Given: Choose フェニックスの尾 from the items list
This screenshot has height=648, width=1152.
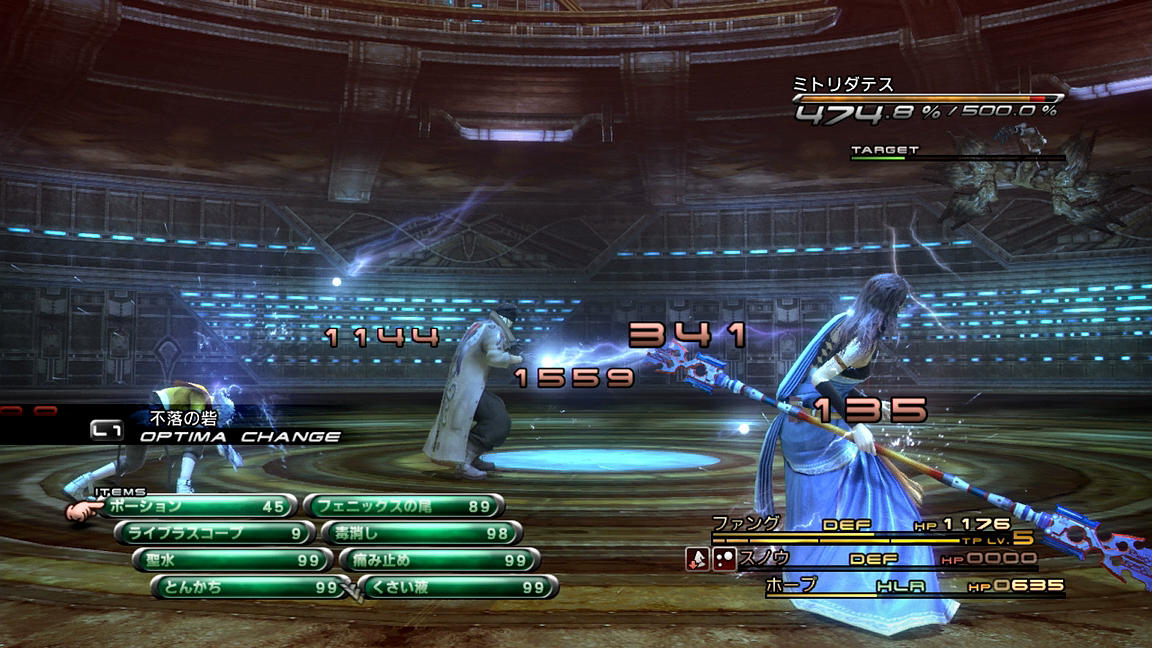Looking at the screenshot, I should (402, 506).
